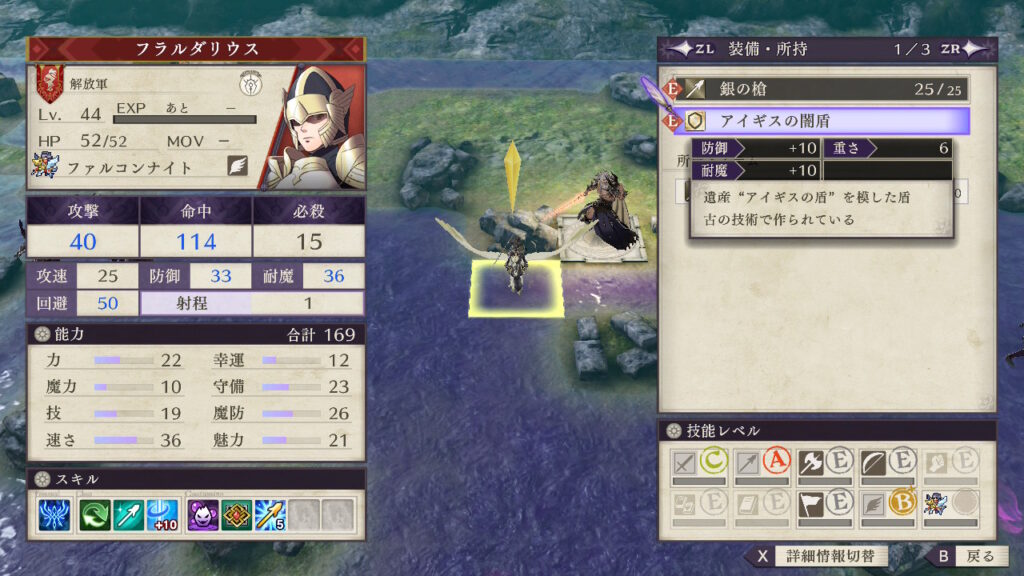Screen dimensions: 1024x576
Task: Select the green circular arrows class skill
Action: point(96,514)
